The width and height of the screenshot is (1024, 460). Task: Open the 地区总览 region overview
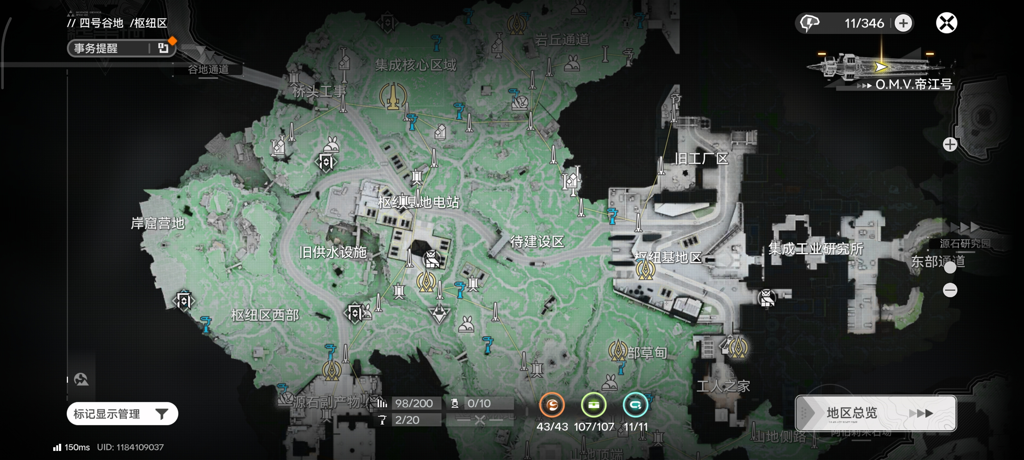(x=875, y=413)
